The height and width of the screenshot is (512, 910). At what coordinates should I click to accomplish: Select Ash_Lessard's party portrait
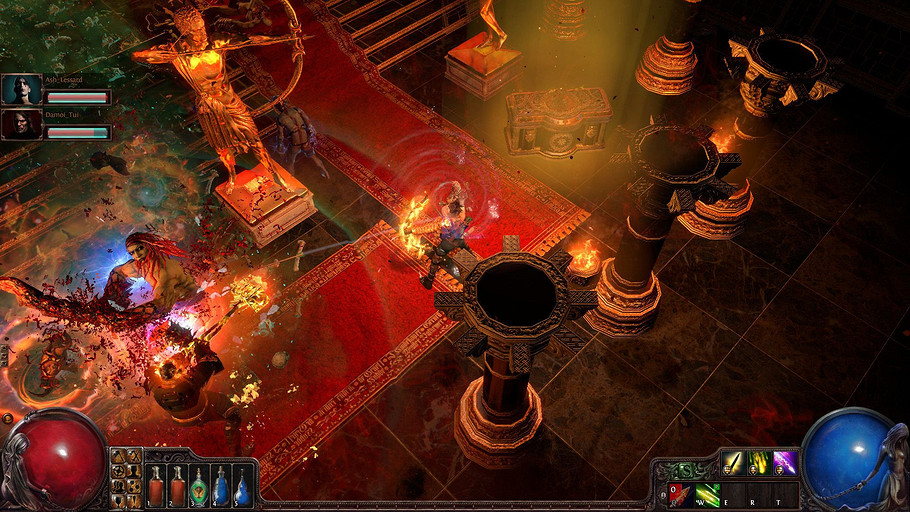tap(21, 90)
